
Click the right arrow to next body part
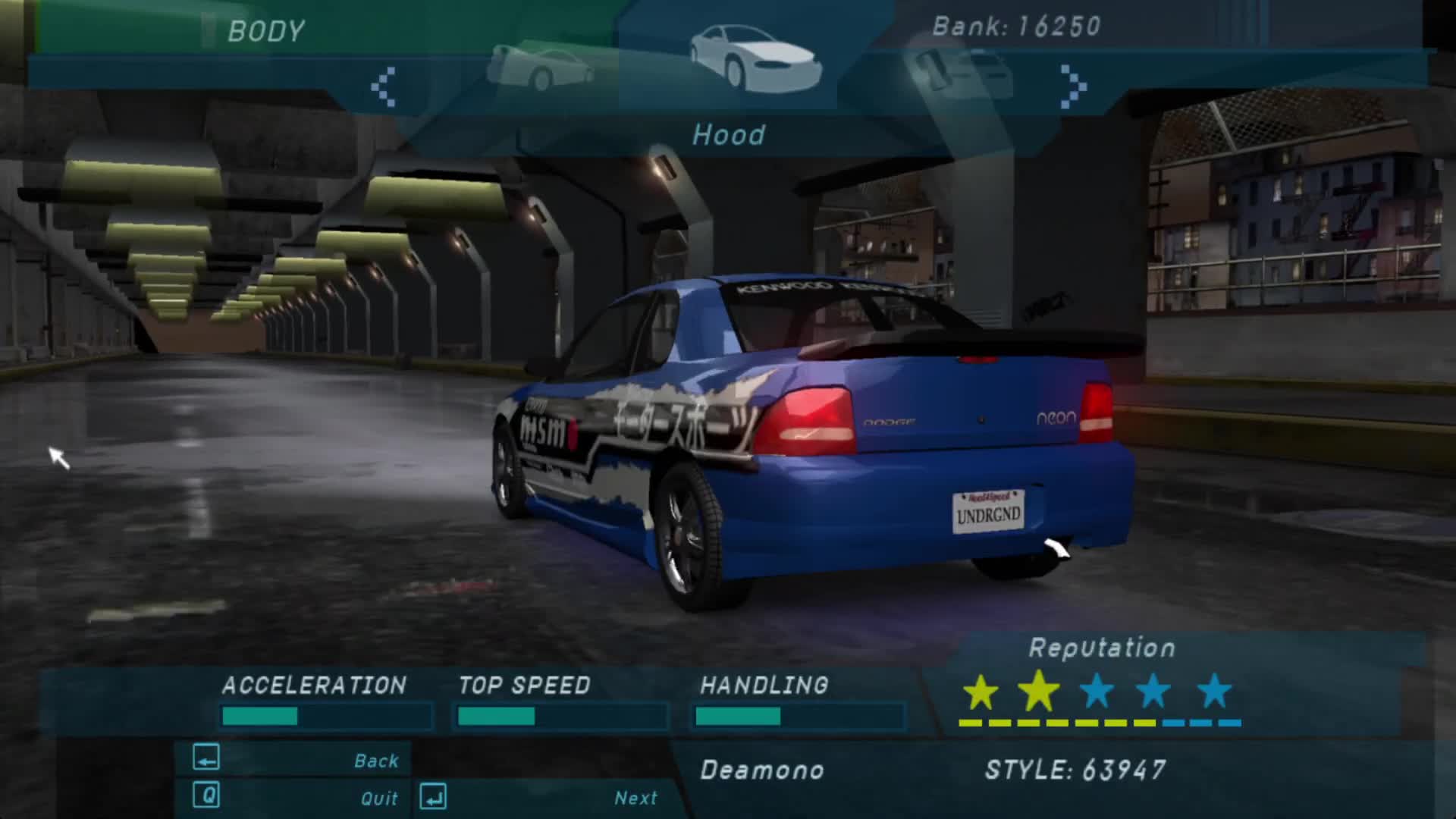point(1072,86)
